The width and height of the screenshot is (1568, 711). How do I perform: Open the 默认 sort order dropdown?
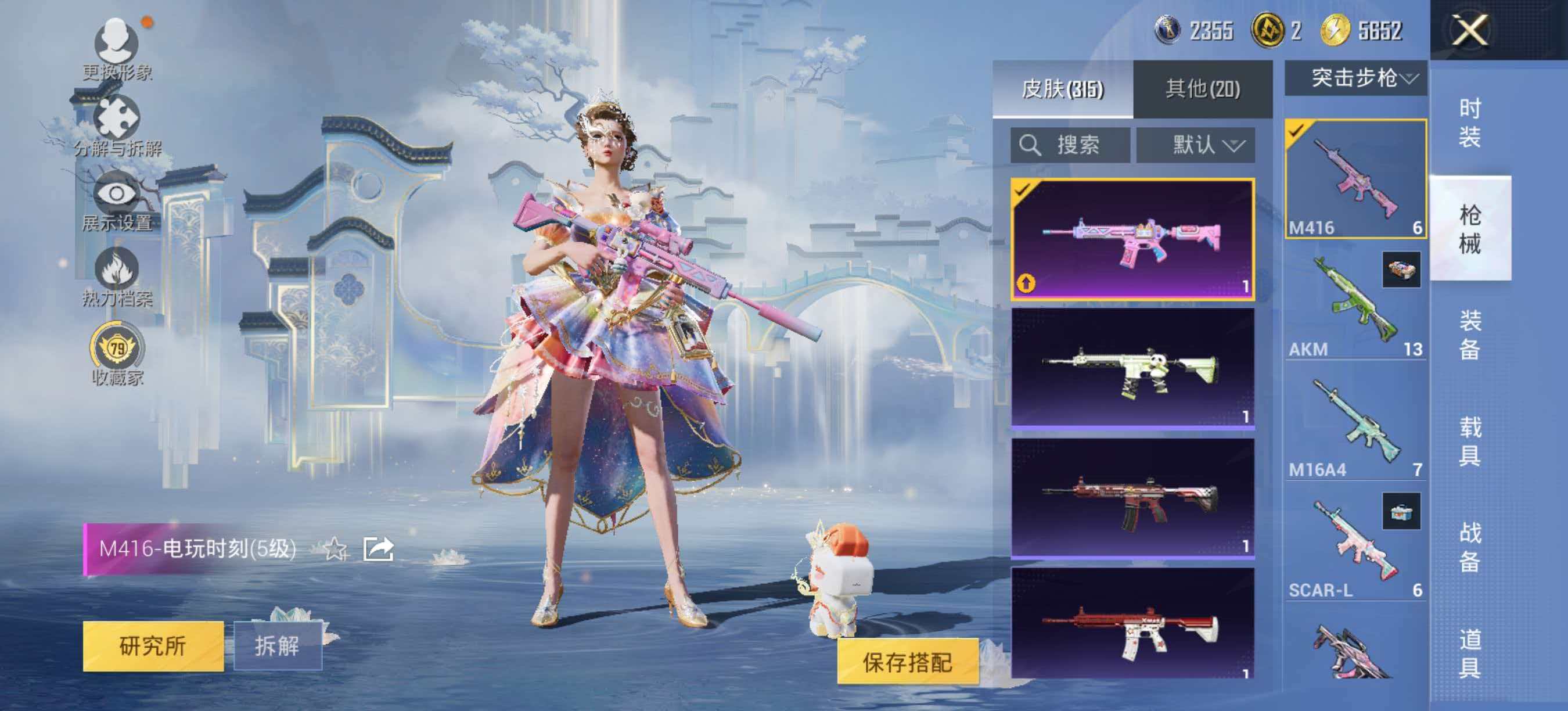[1202, 144]
